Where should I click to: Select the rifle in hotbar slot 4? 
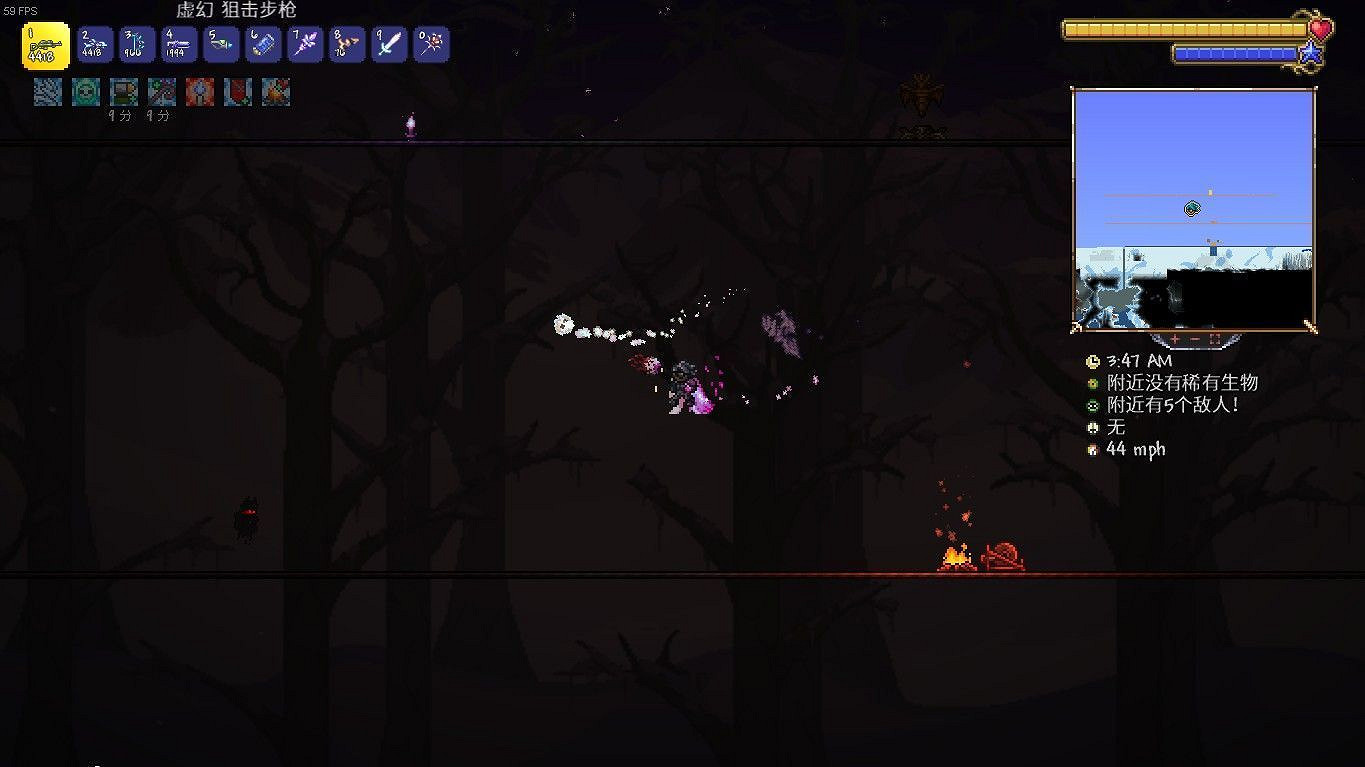click(x=179, y=44)
